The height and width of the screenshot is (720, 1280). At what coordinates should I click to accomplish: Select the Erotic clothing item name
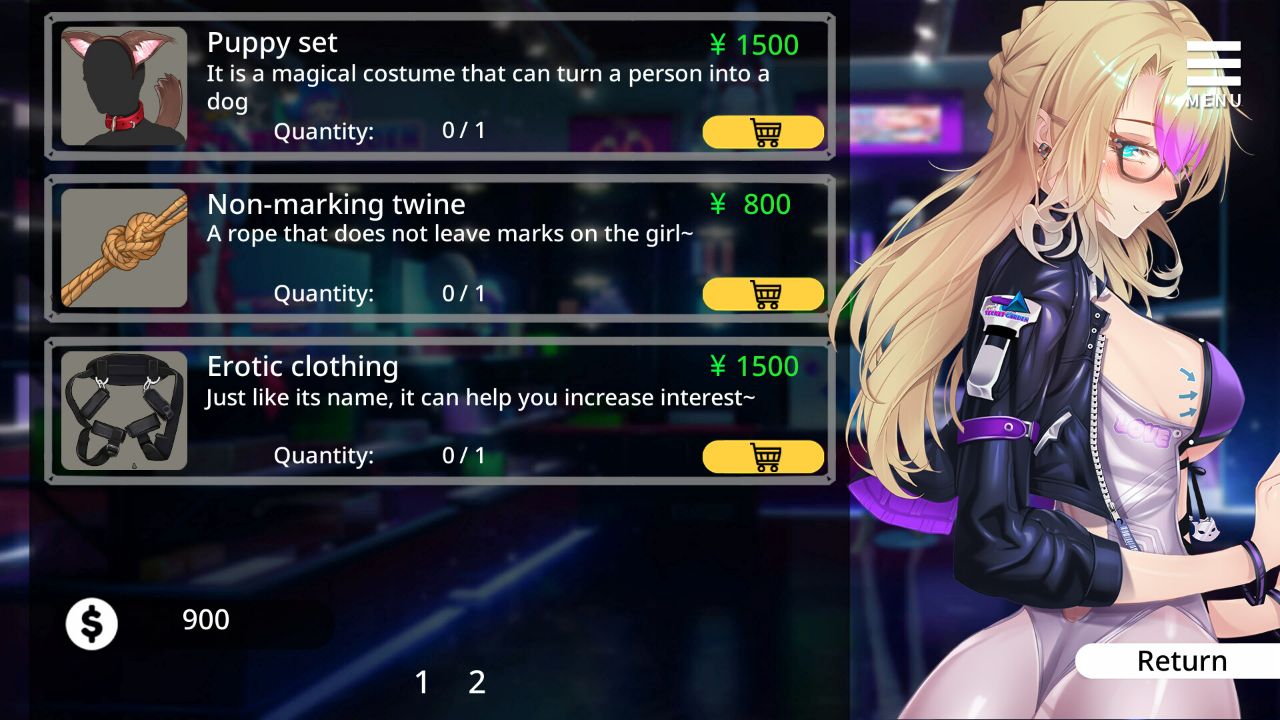tap(301, 366)
